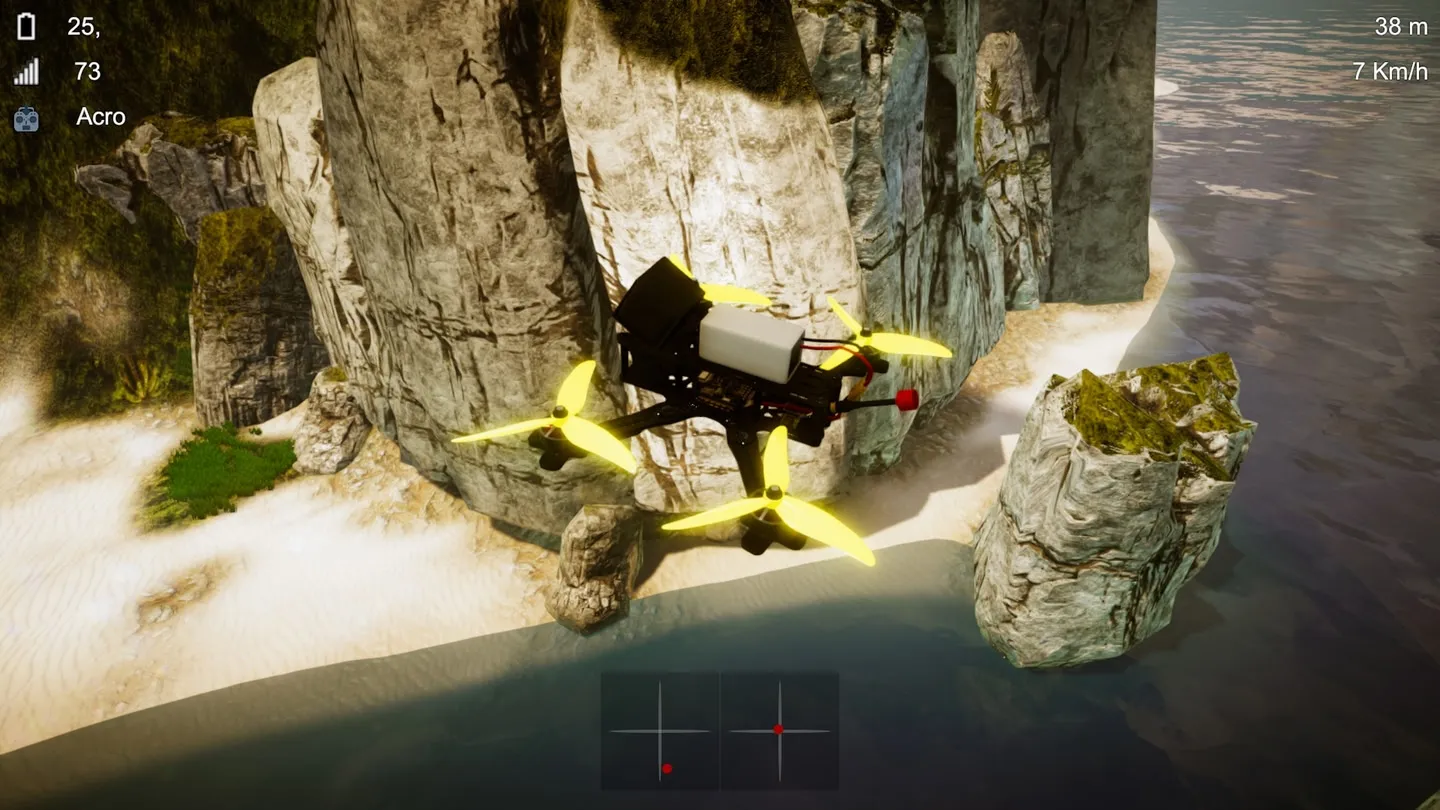Viewport: 1440px width, 810px height.
Task: Select the left stick position indicator panel
Action: (660, 730)
